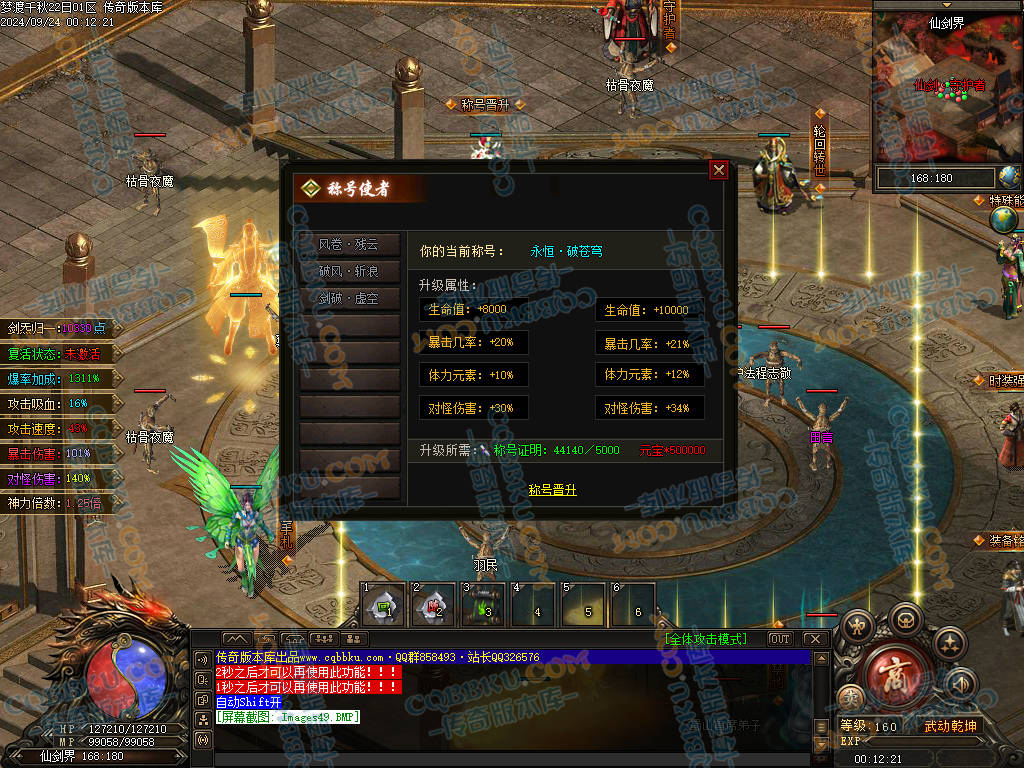The width and height of the screenshot is (1024, 768).
Task: Click the 称号晋升 upgrade link
Action: [x=552, y=490]
